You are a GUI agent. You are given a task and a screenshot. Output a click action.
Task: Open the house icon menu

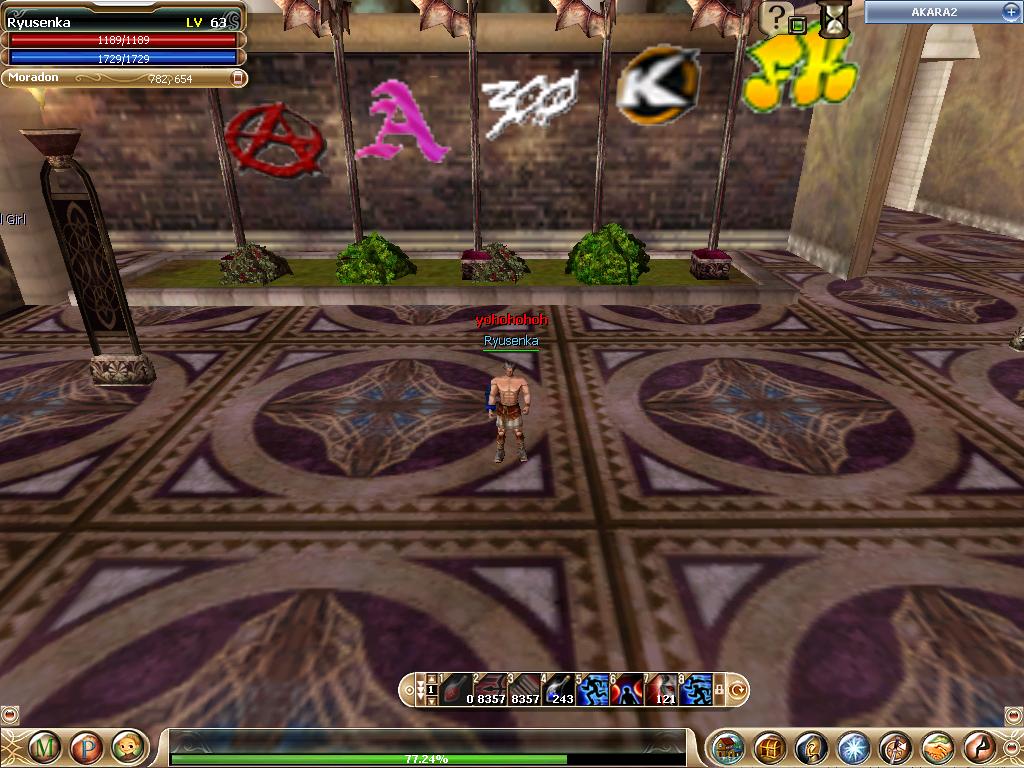pyautogui.click(x=727, y=748)
